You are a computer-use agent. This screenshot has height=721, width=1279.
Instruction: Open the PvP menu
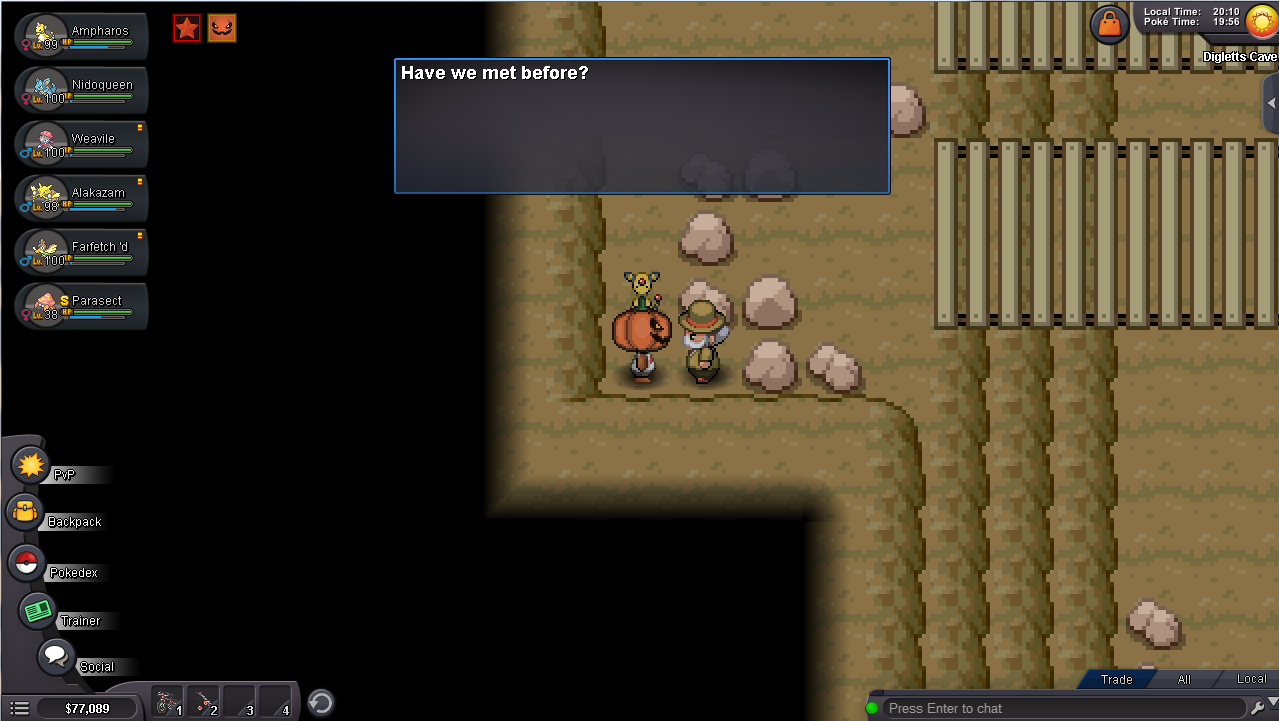(x=31, y=466)
